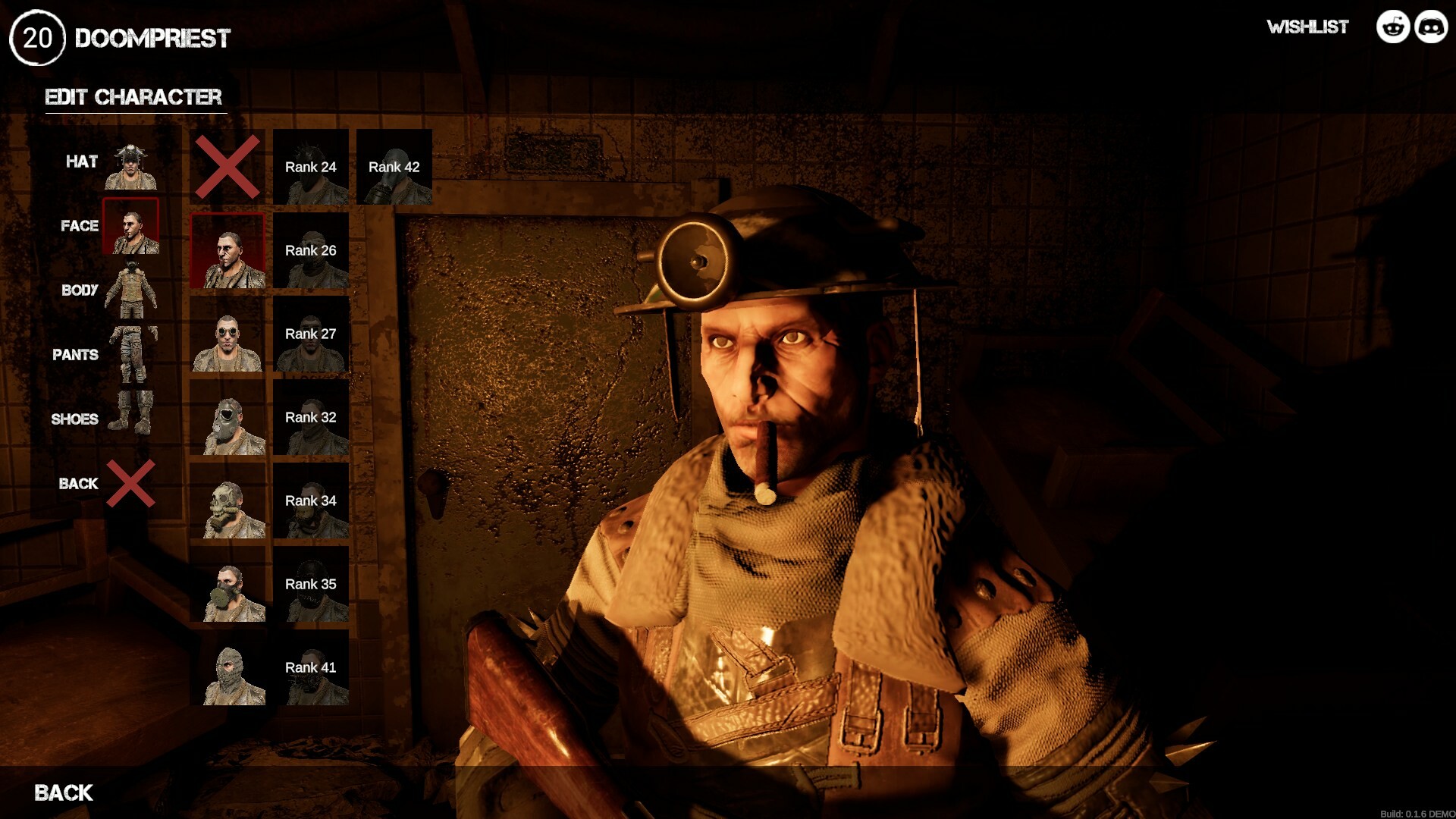Choose the locked Rank 32 item

(x=311, y=417)
